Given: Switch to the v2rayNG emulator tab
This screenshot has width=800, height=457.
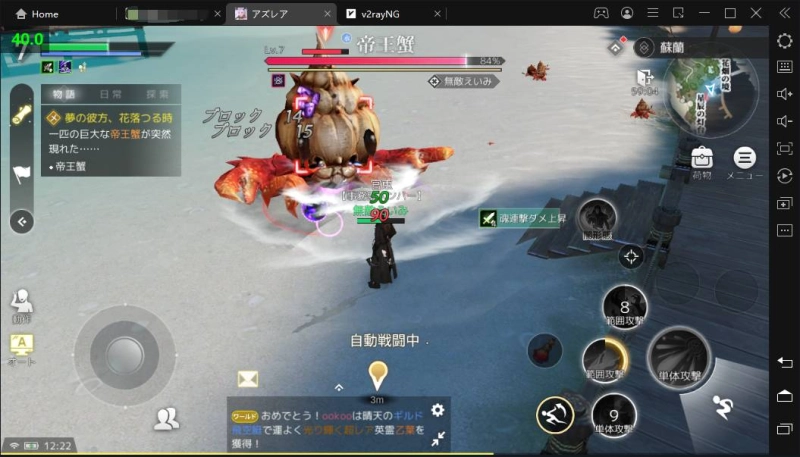Looking at the screenshot, I should (382, 14).
